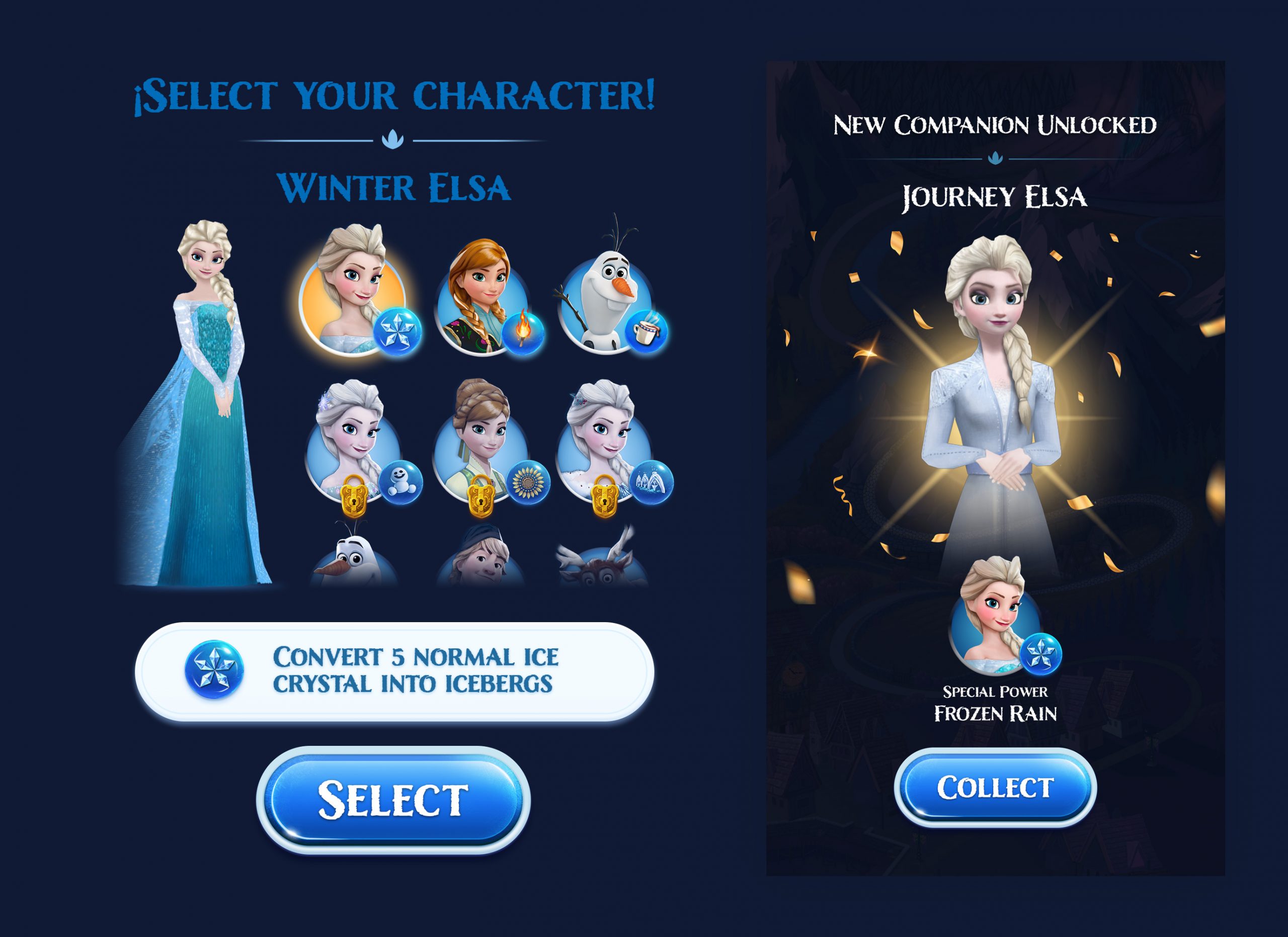
Task: Confirm character with the Select button
Action: [393, 800]
